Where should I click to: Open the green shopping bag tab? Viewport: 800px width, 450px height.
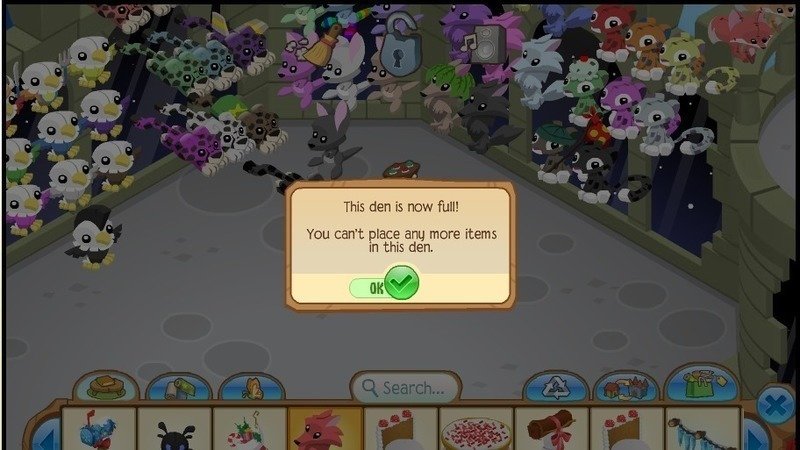pos(701,384)
